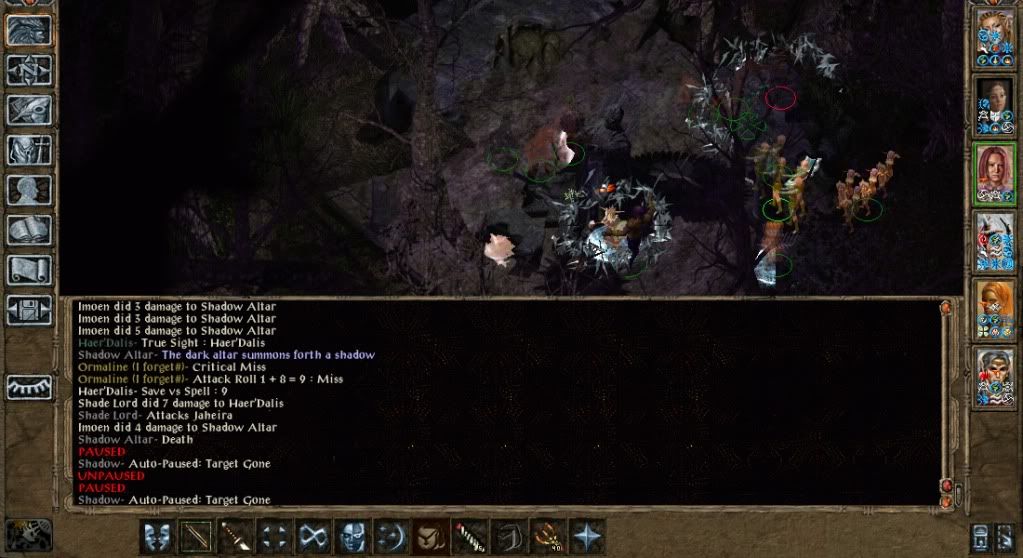The width and height of the screenshot is (1023, 558).
Task: Open the mage spellbook button
Action: click(x=30, y=230)
